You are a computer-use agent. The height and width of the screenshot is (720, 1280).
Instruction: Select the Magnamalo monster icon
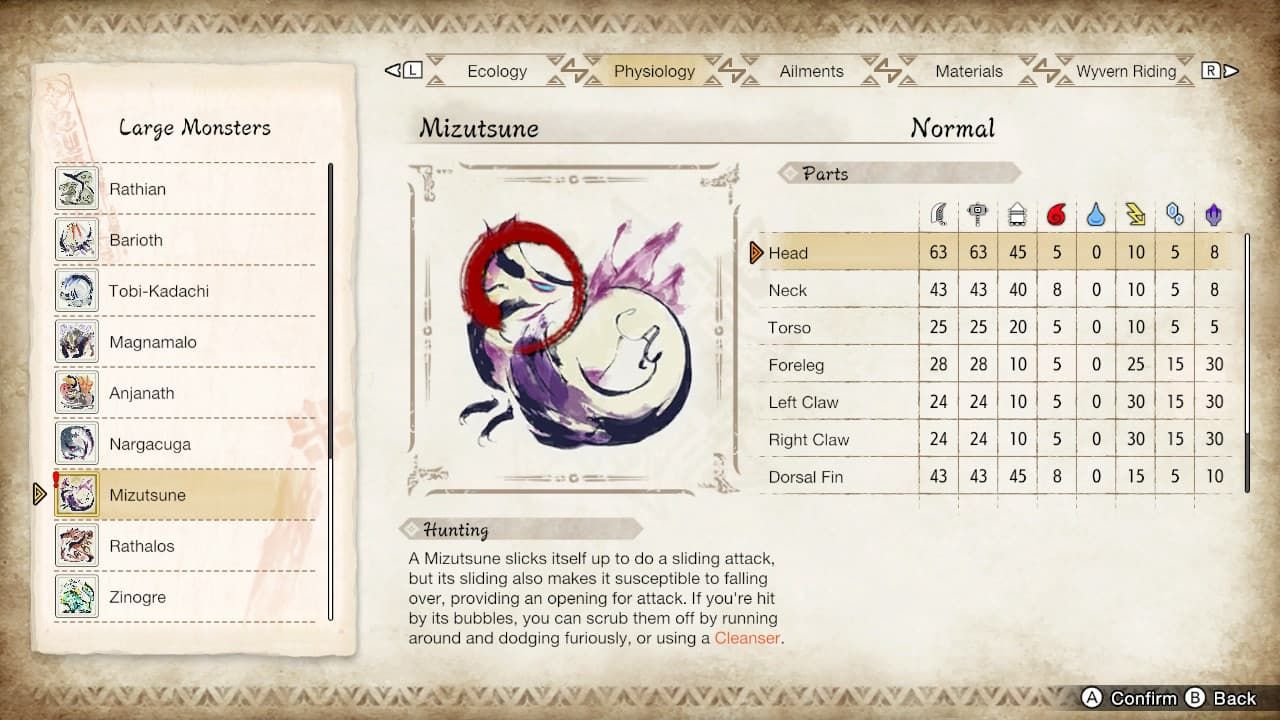point(79,341)
